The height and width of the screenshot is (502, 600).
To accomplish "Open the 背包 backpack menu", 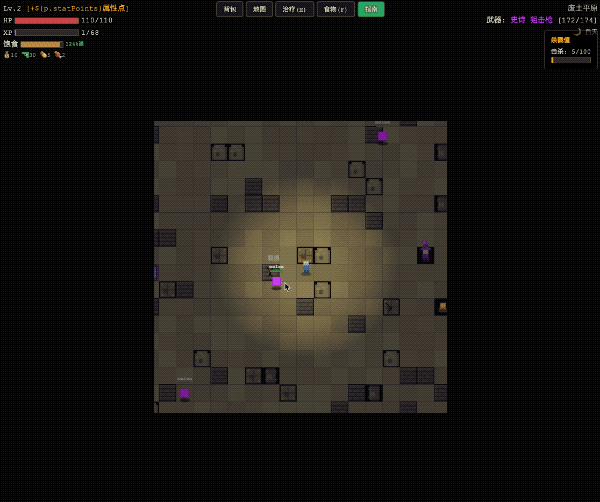I will pos(230,9).
